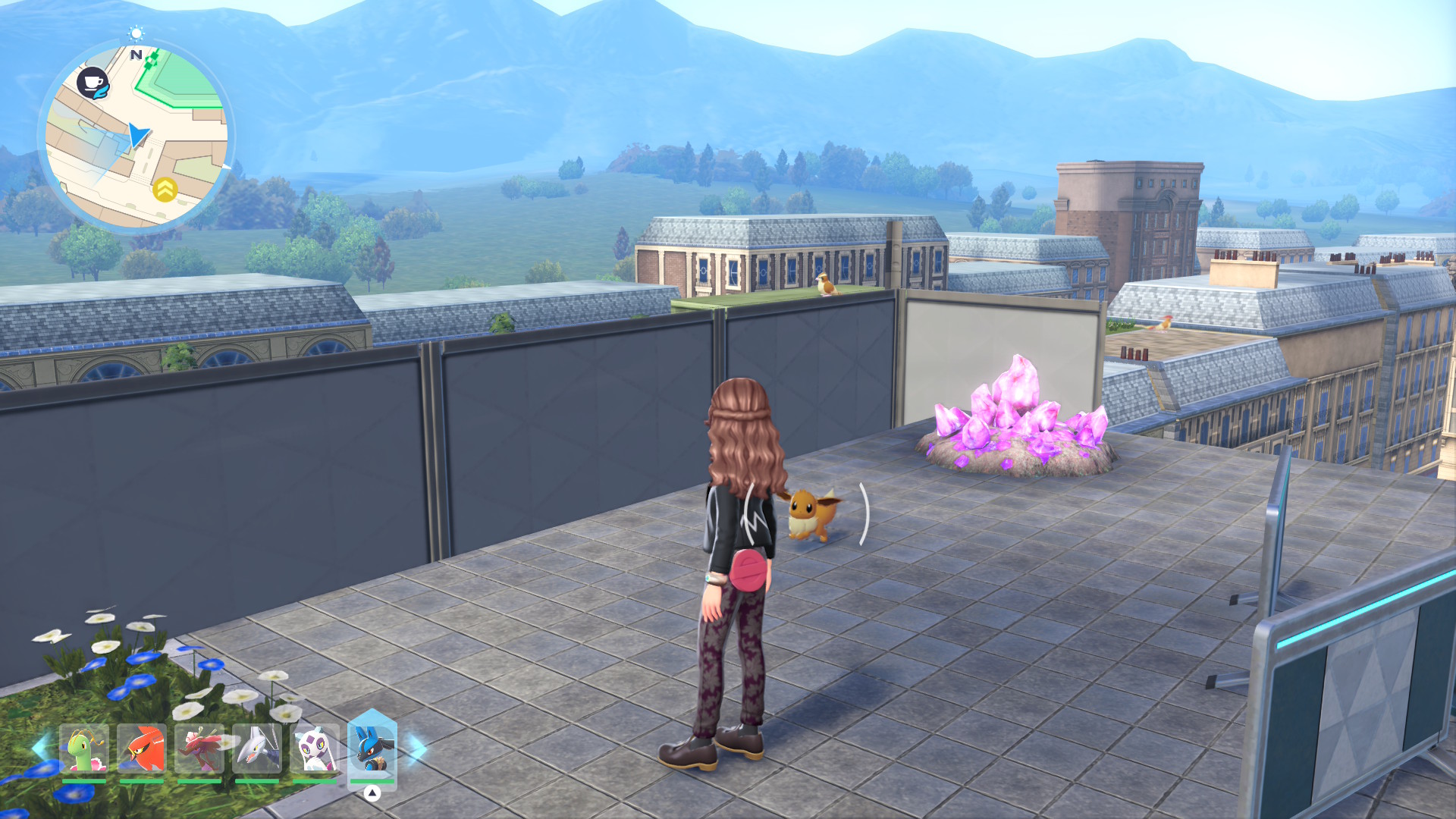Click the left party cycle arrow
Screen dimensions: 1456x819
pyautogui.click(x=39, y=748)
